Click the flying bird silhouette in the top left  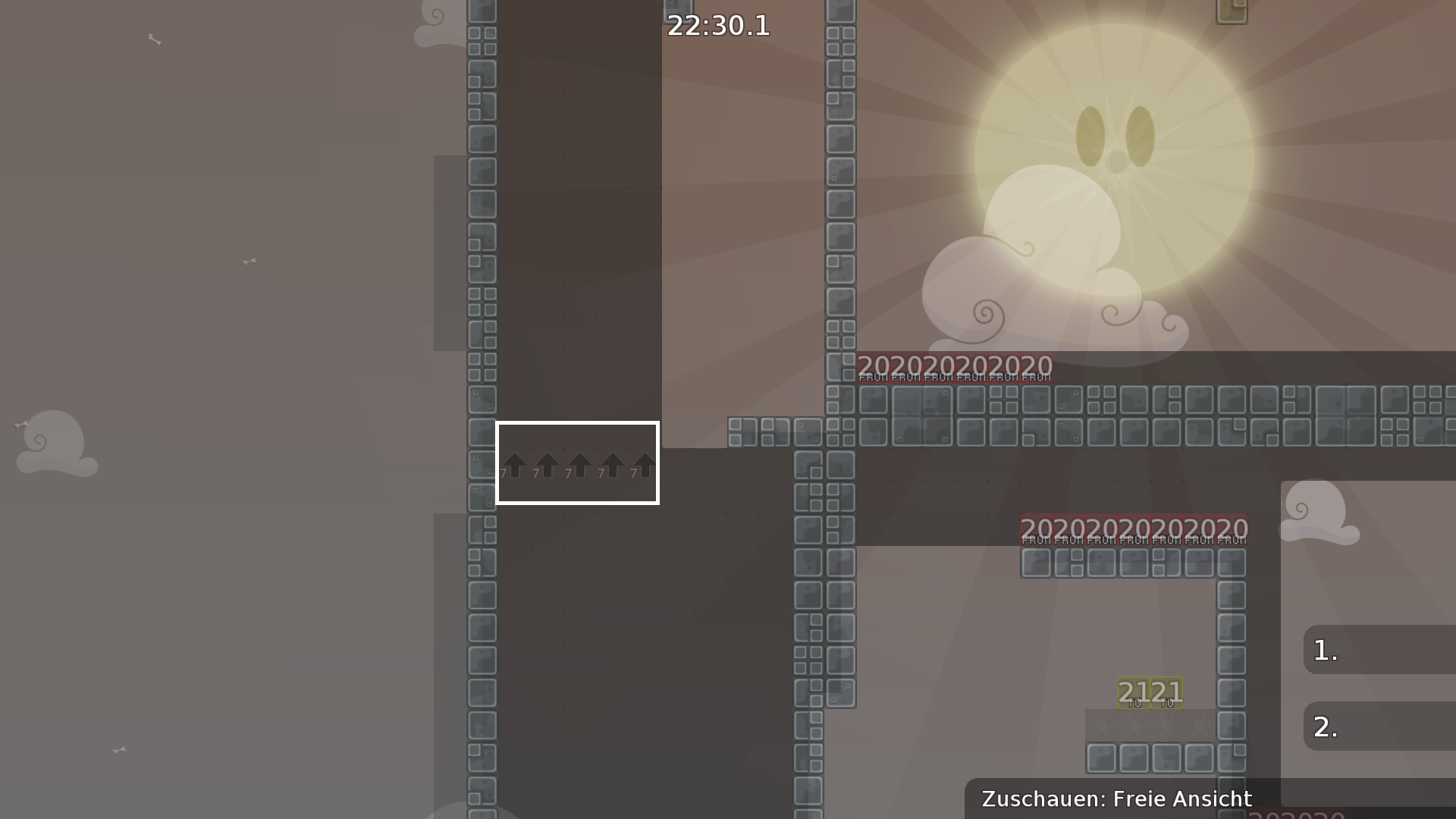click(x=155, y=39)
